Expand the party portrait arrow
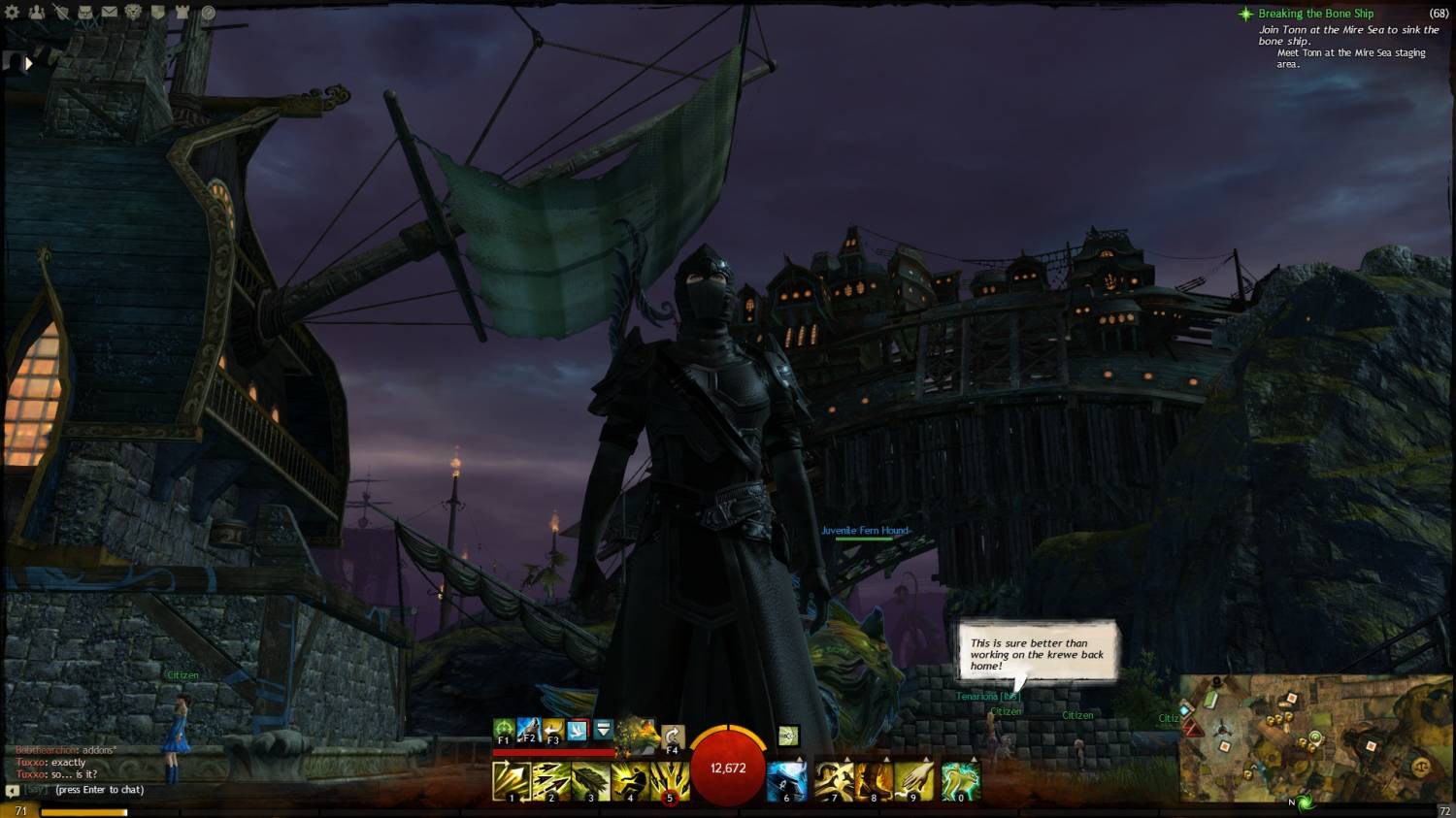Image resolution: width=1456 pixels, height=818 pixels. click(x=28, y=64)
